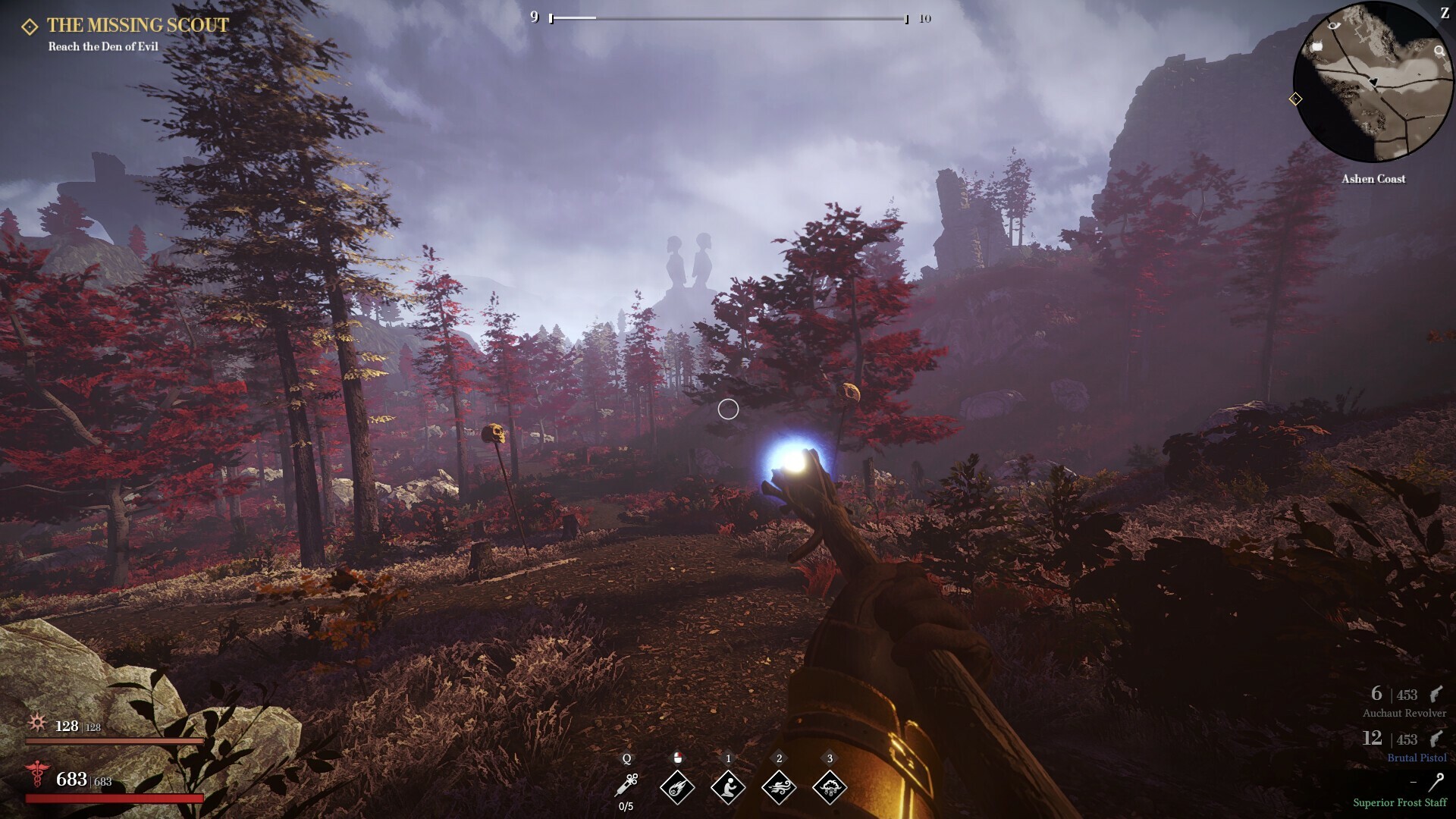Select the Reach the Den of Evil objective

(104, 45)
